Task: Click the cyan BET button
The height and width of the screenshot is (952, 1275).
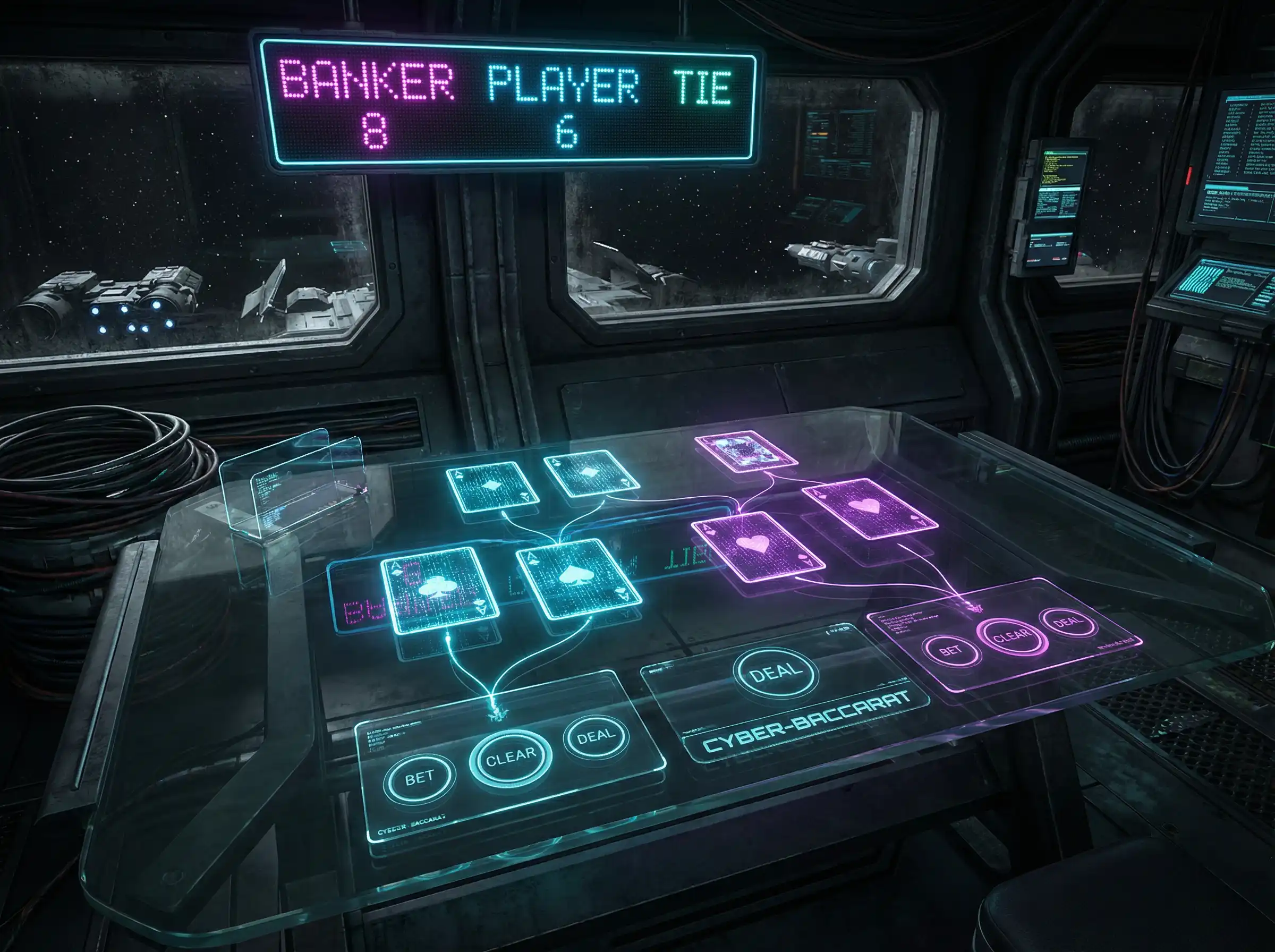Action: tap(420, 778)
